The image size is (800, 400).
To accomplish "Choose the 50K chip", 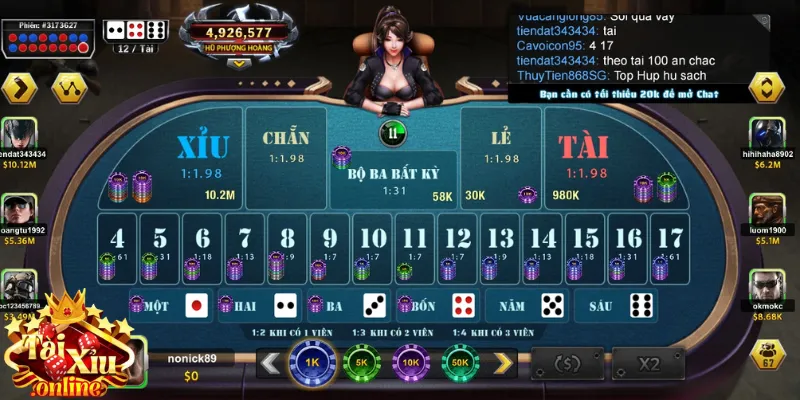I will tap(461, 361).
